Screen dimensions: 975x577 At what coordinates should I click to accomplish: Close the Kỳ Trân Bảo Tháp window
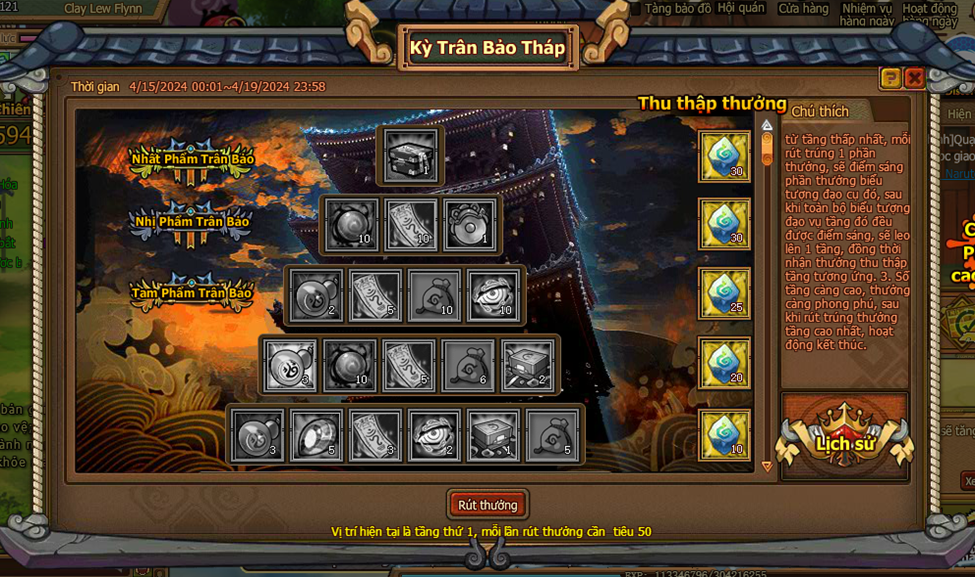(914, 78)
